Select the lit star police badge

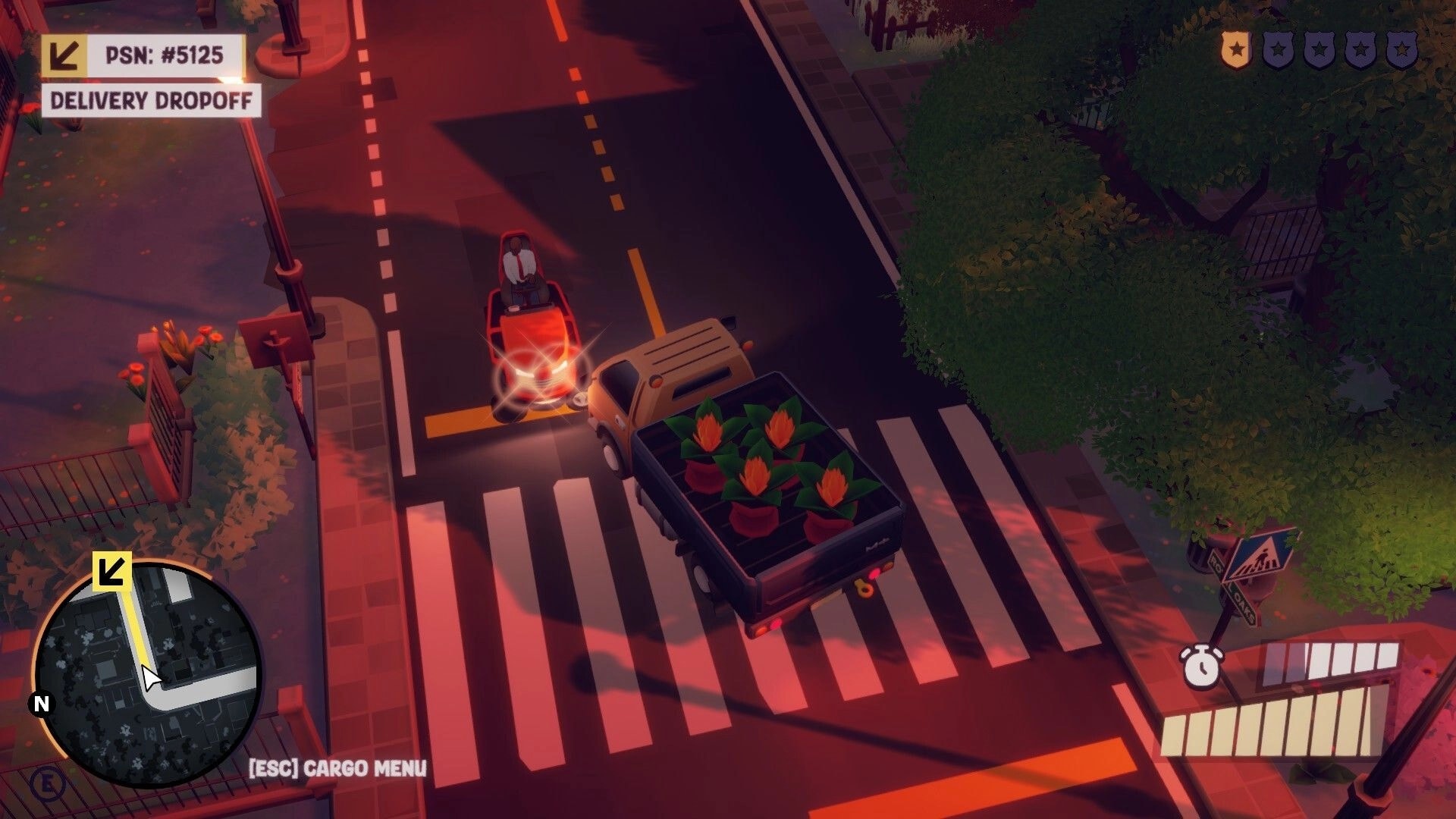point(1235,49)
